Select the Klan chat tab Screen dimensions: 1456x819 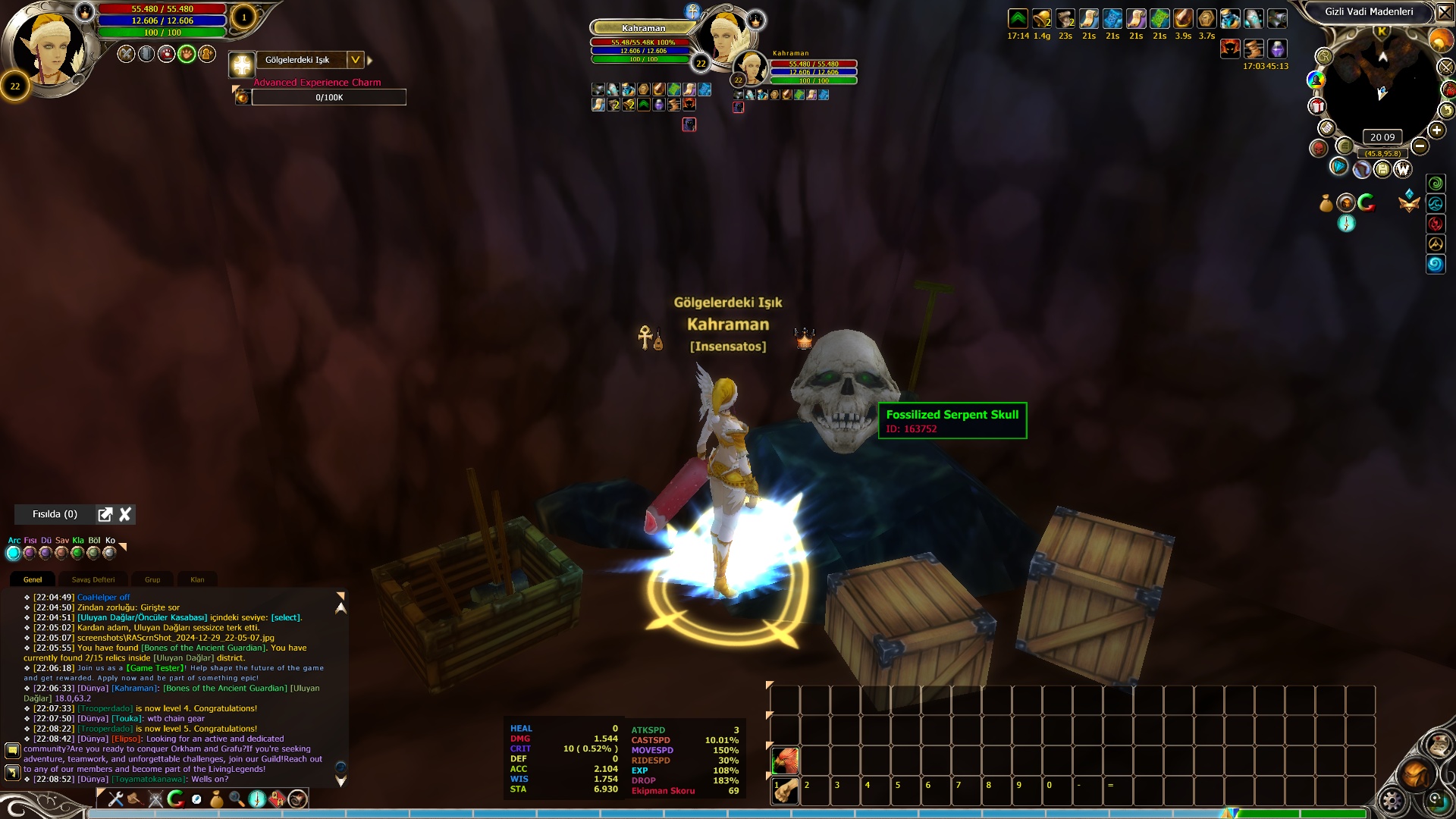pos(197,579)
